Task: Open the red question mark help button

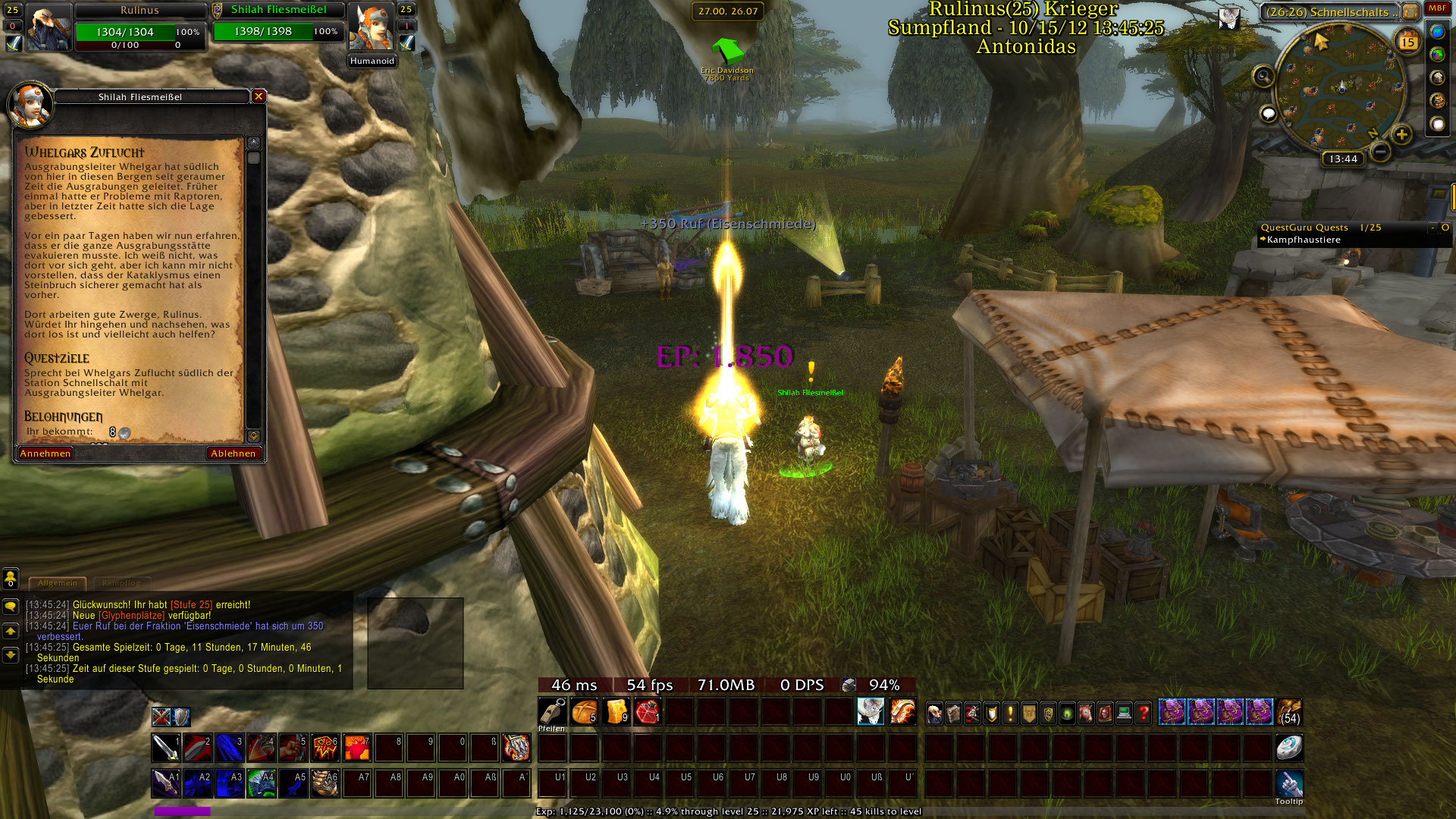Action: point(1143,713)
